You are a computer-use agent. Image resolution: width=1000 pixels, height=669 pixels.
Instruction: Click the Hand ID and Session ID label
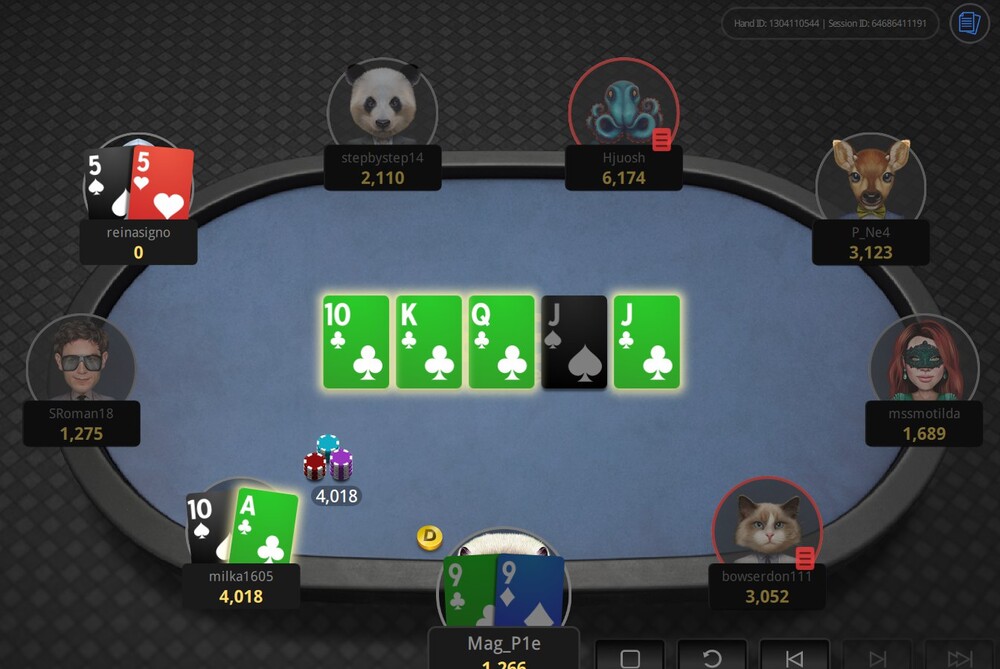[830, 23]
